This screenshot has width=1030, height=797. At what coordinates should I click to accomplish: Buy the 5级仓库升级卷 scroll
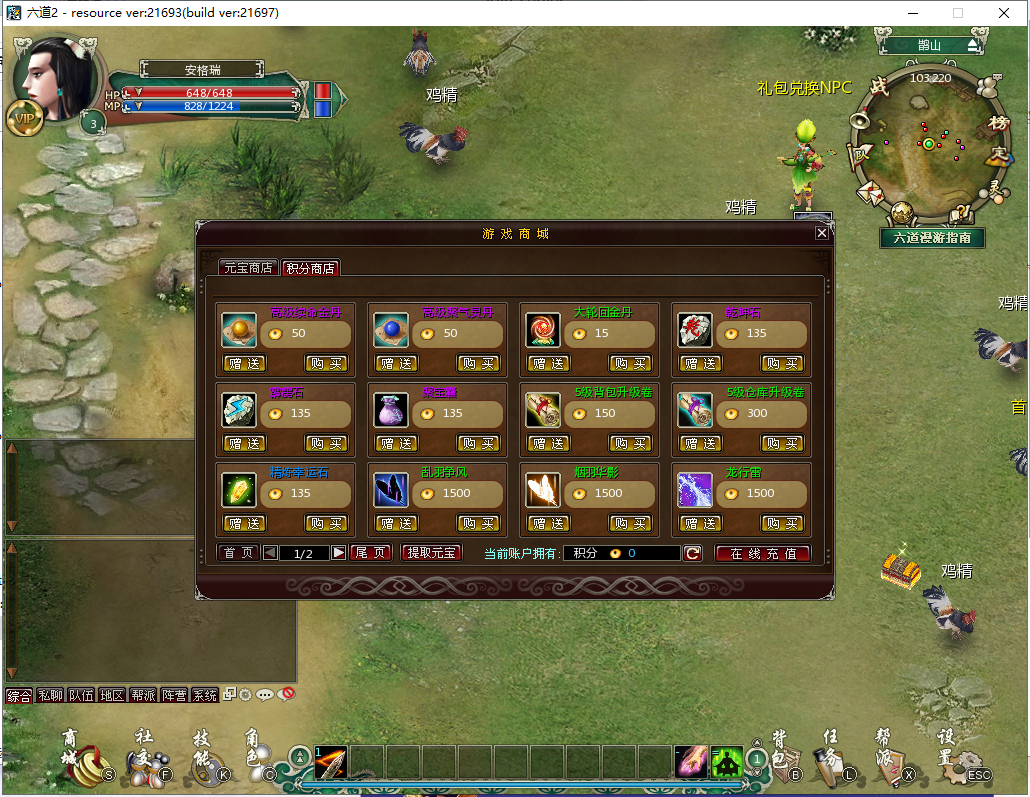tap(782, 443)
